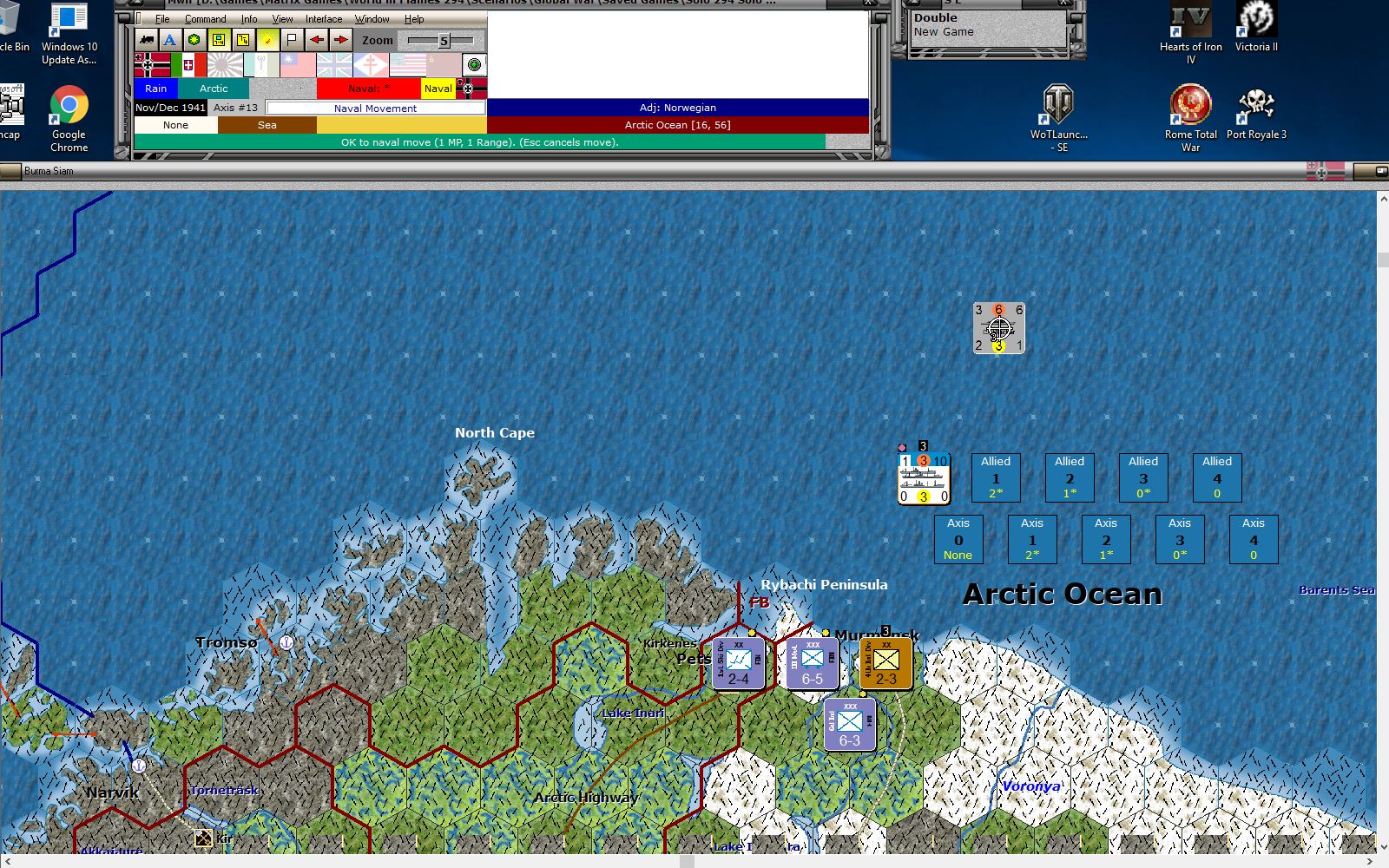1389x868 pixels.
Task: Expand the Allied 1 stack button
Action: coord(995,477)
